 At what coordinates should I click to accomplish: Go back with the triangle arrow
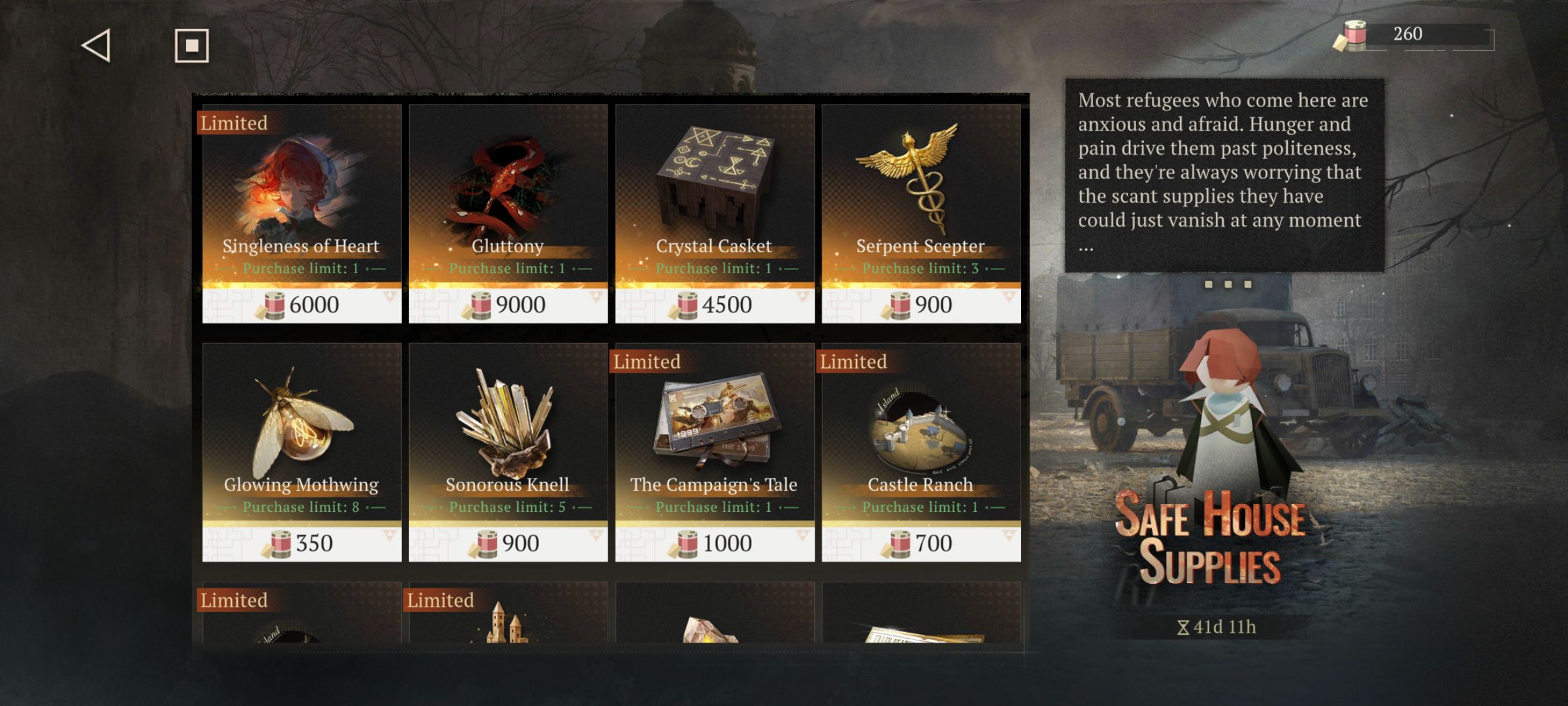coord(96,46)
